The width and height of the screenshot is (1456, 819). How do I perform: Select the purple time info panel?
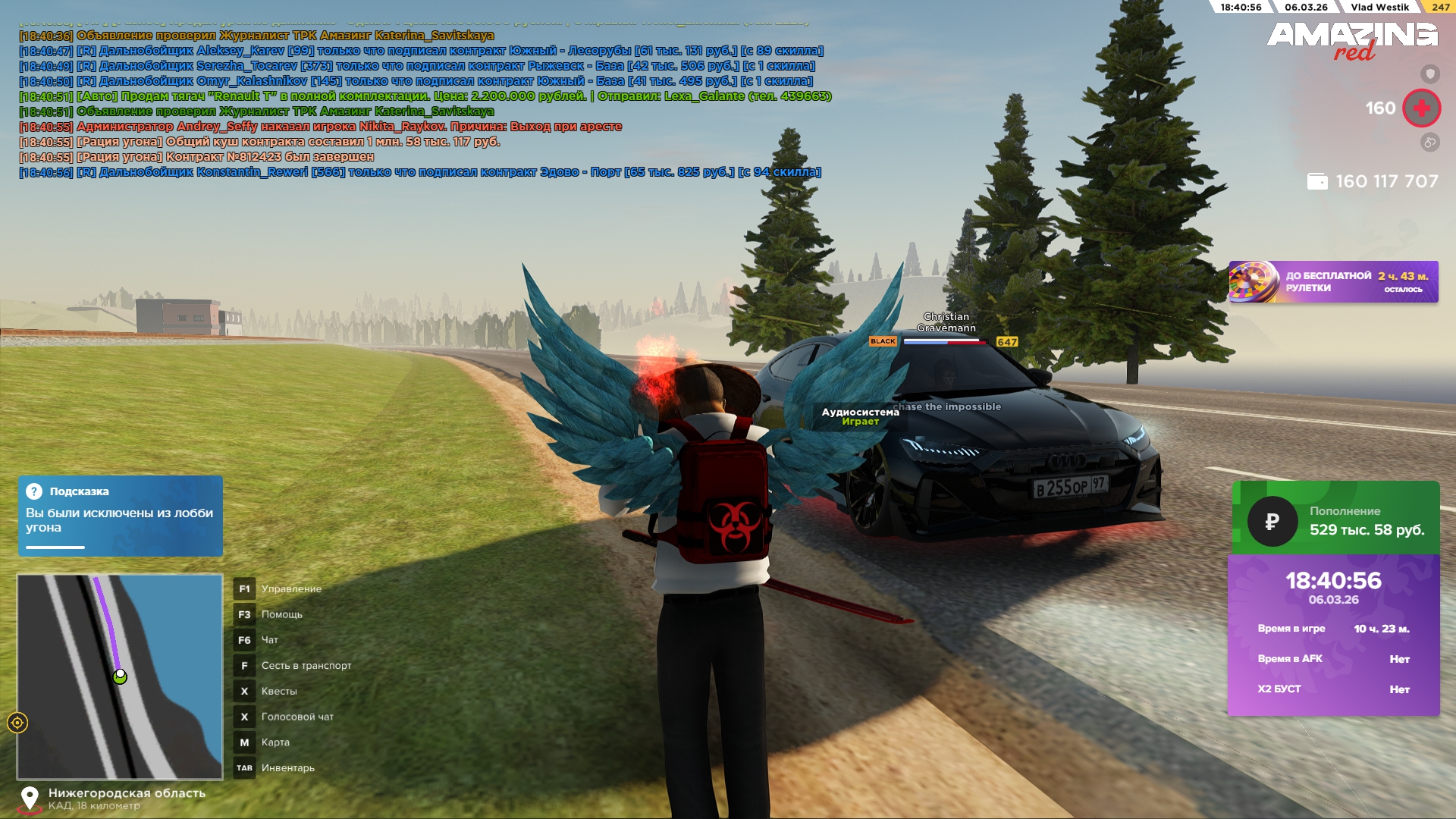1333,635
